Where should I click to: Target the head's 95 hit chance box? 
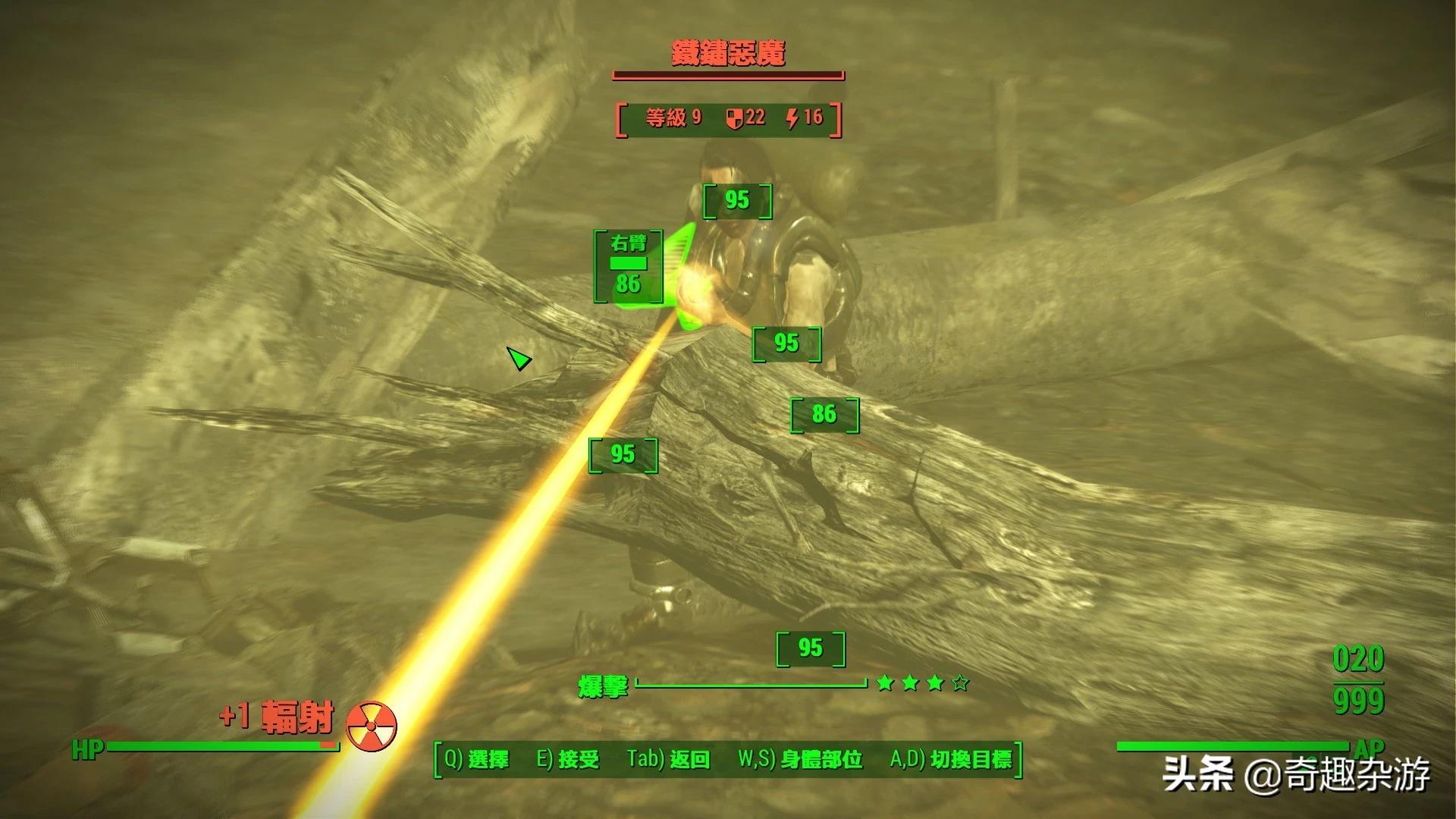point(737,200)
